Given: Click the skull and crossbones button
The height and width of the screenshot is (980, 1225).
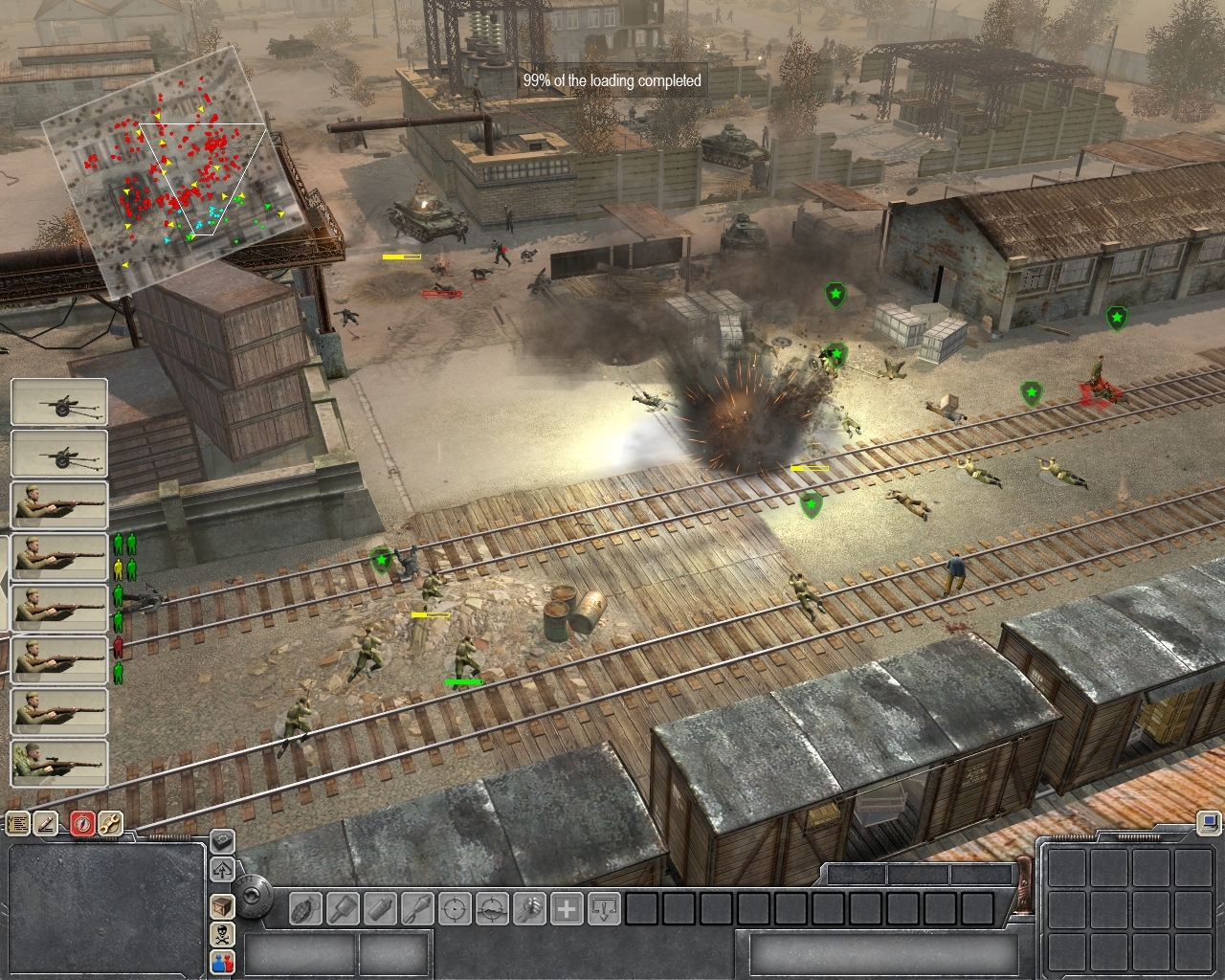Looking at the screenshot, I should pos(222,934).
